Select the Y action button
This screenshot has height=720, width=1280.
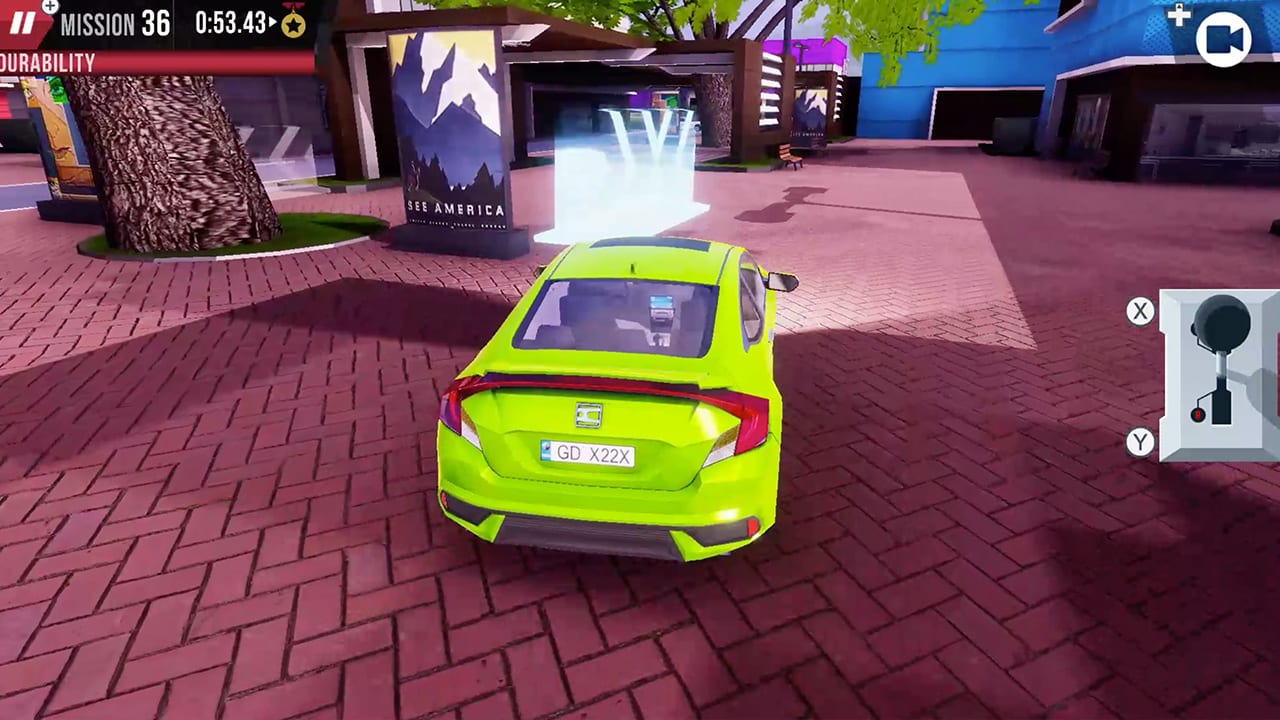click(x=1140, y=443)
